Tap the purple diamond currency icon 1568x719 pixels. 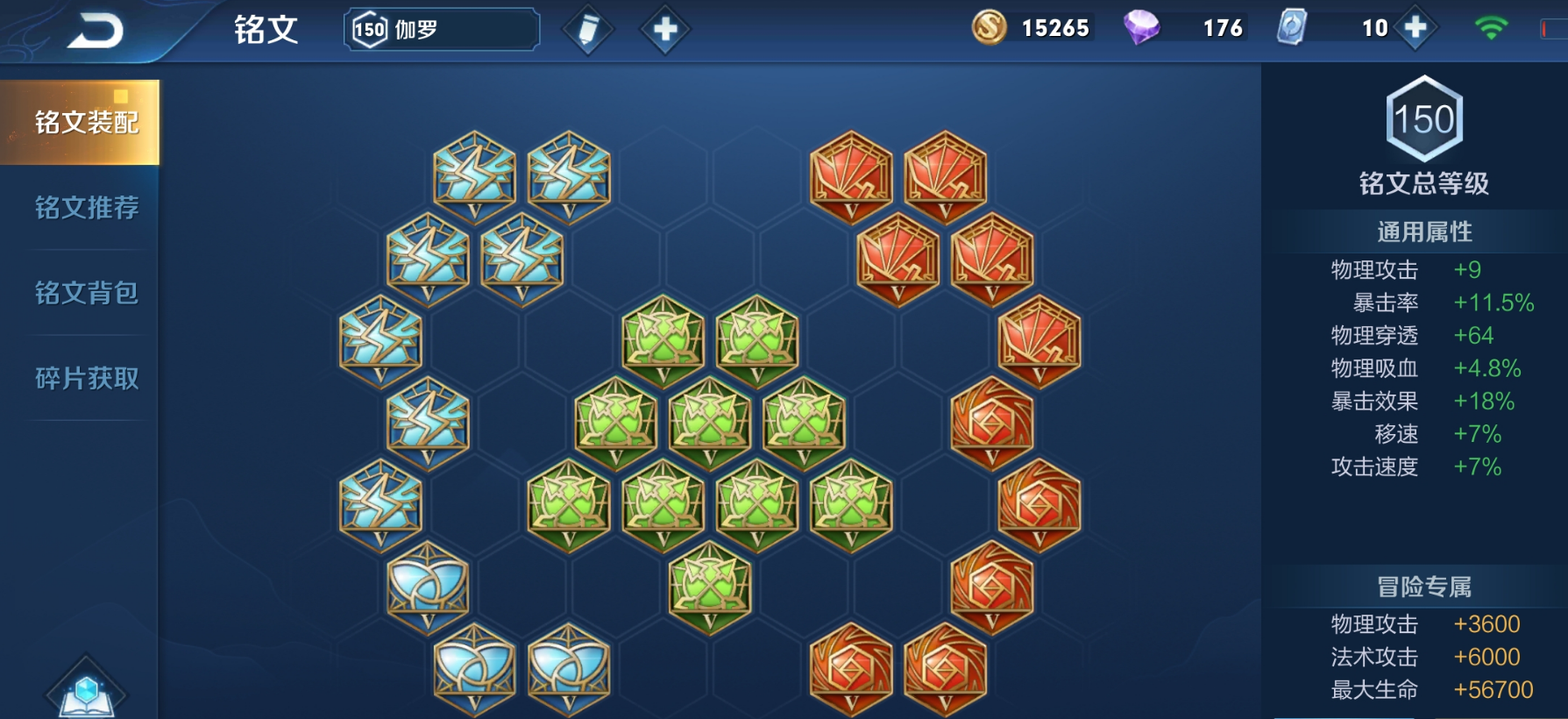pyautogui.click(x=1142, y=28)
